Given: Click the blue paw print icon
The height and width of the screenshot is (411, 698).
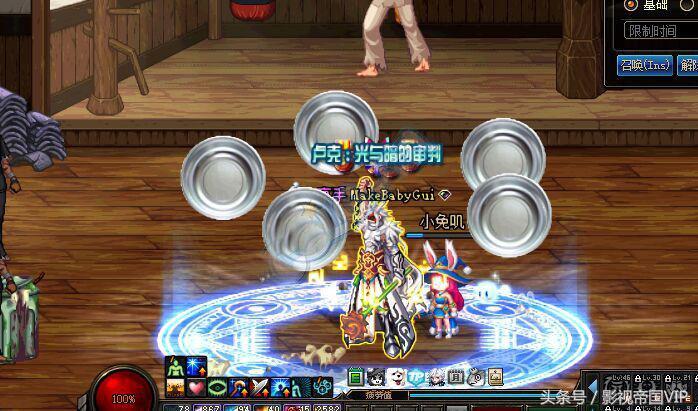Looking at the screenshot, I should tap(324, 387).
